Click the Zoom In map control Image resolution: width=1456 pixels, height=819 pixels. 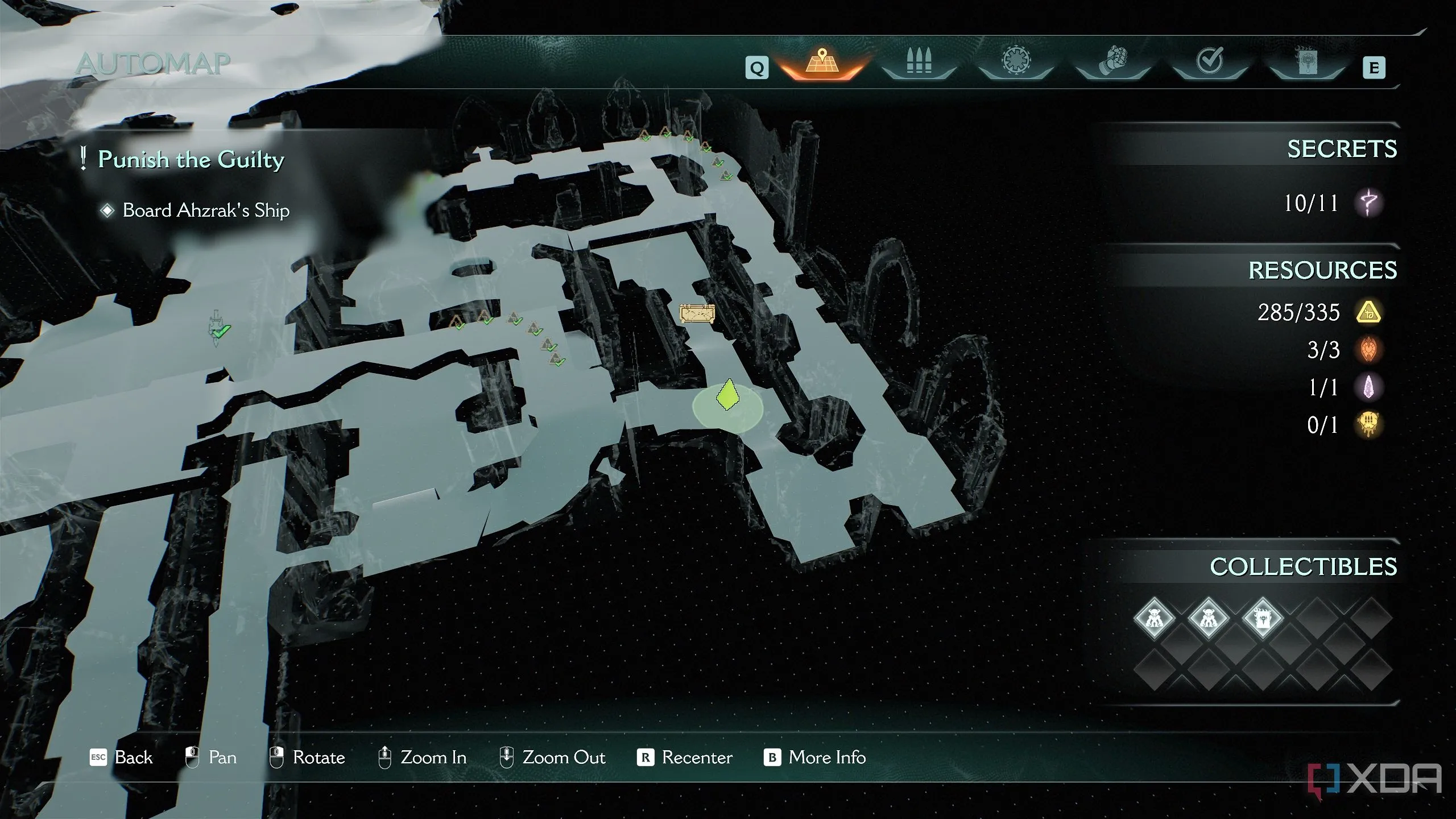[422, 758]
